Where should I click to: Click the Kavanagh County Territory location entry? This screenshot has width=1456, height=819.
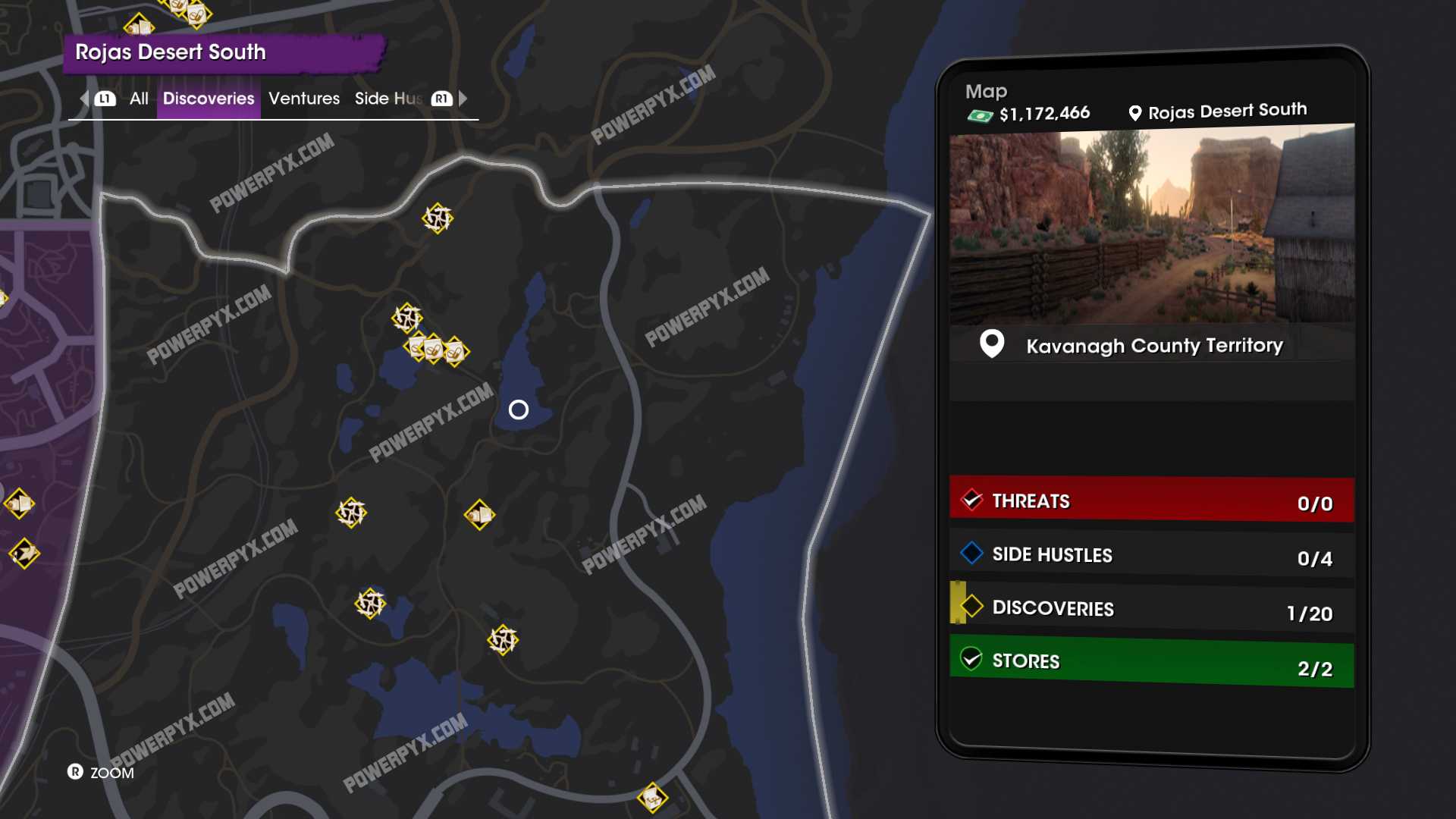pyautogui.click(x=1153, y=346)
